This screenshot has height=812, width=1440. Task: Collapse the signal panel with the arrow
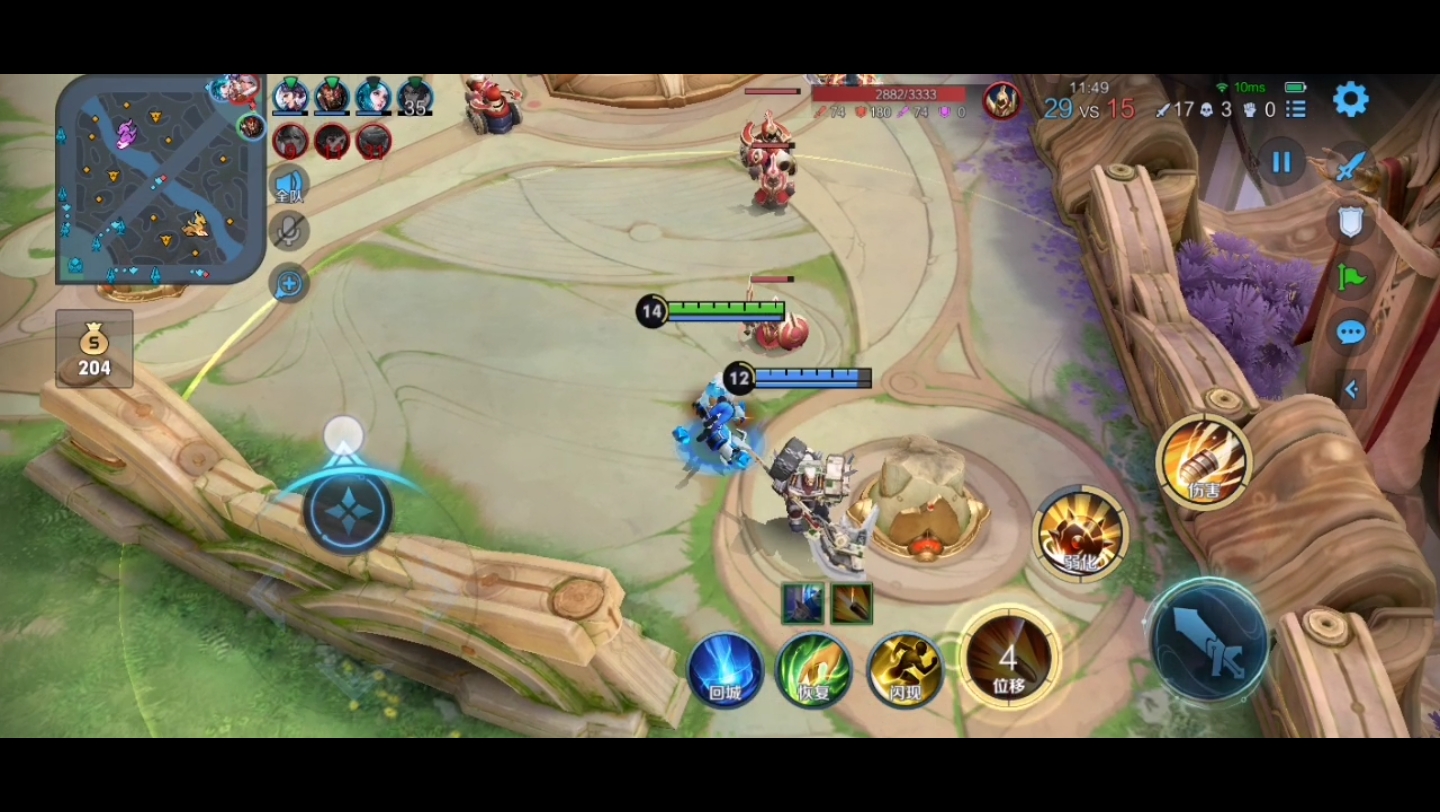(x=1351, y=389)
